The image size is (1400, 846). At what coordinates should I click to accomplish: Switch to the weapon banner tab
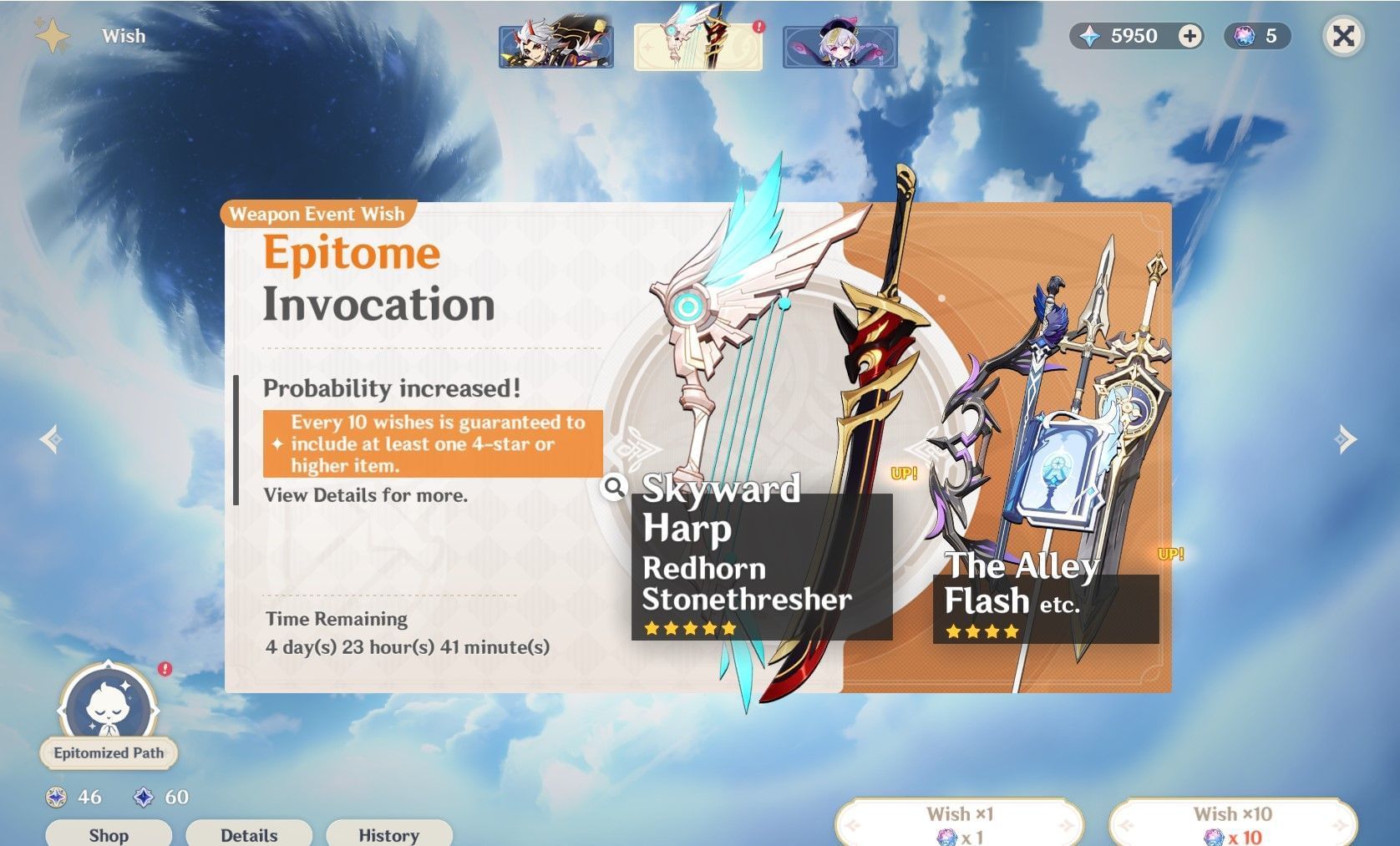tap(698, 46)
